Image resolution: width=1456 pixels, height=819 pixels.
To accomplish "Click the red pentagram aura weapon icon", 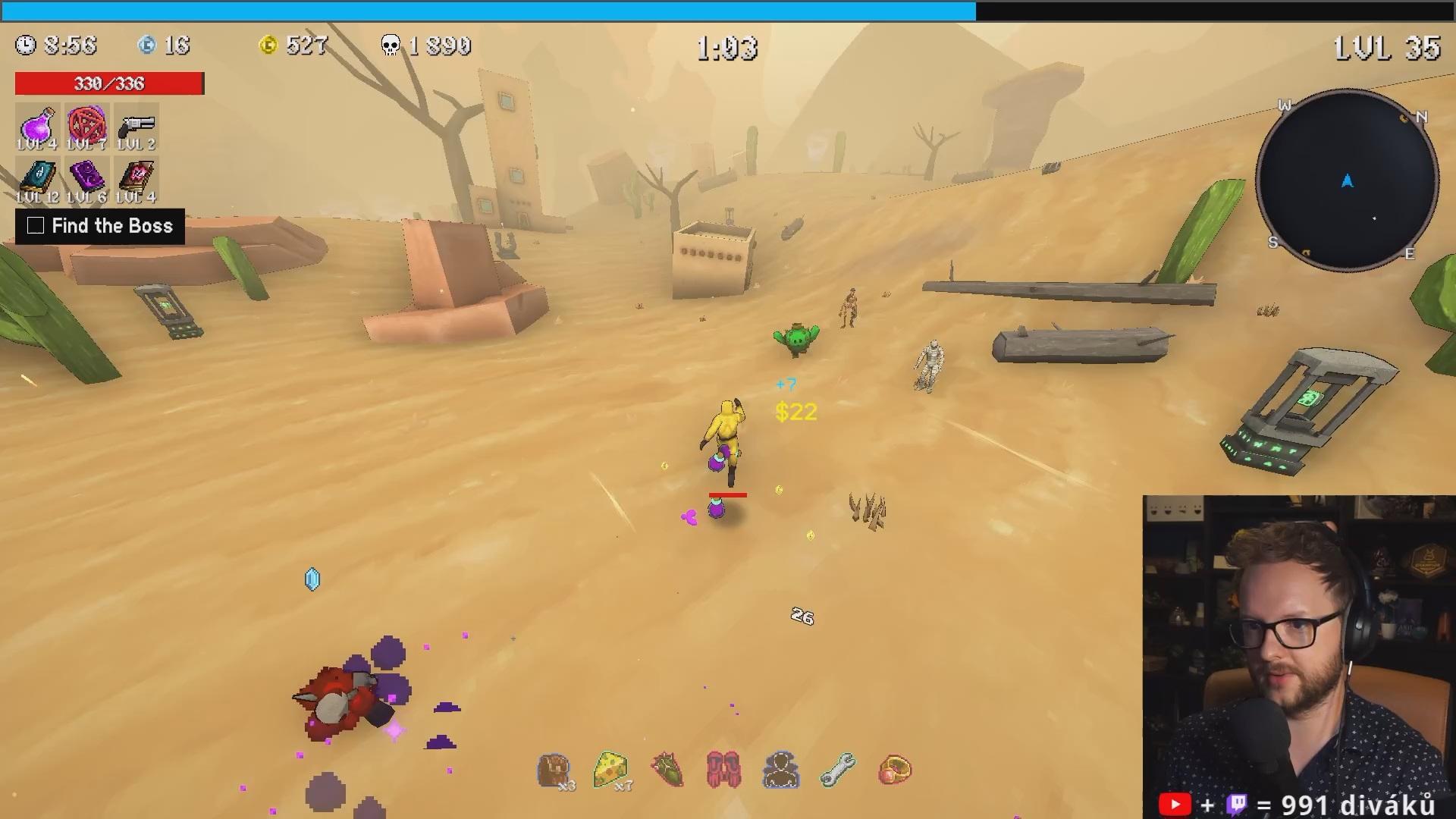I will (x=86, y=125).
